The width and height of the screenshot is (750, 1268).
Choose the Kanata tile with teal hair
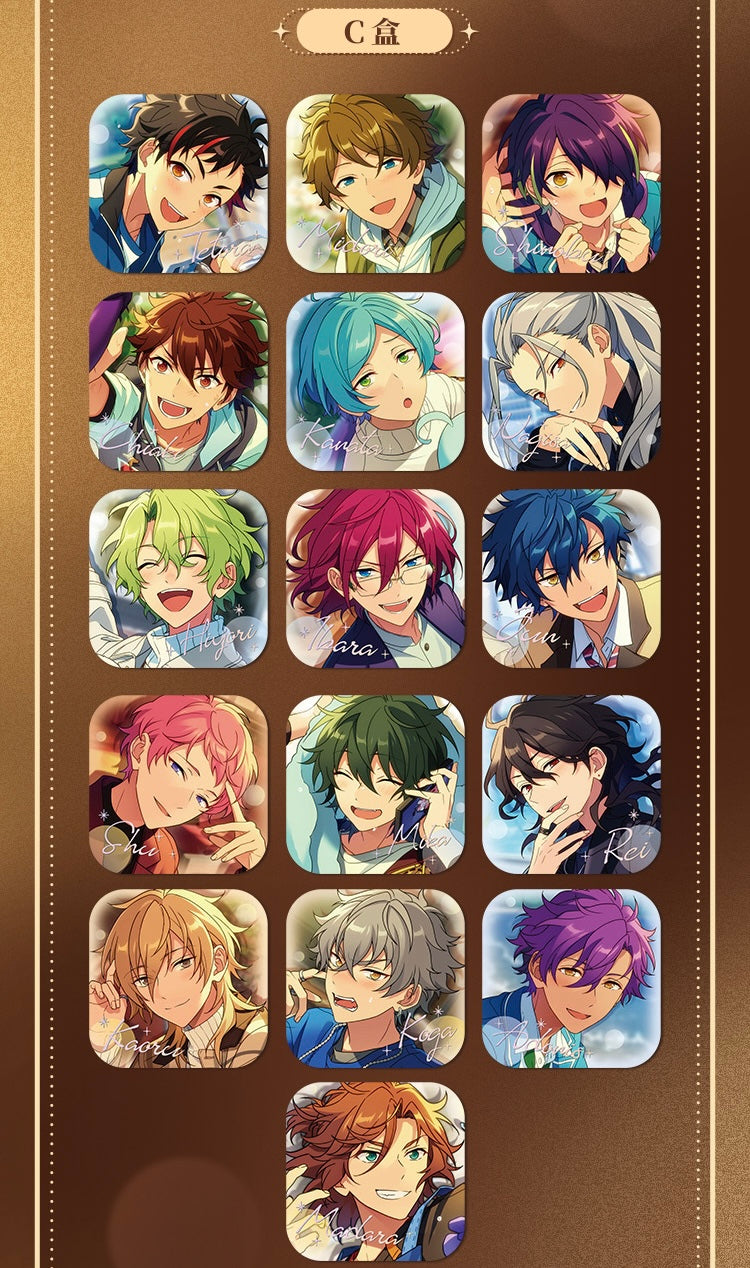coord(375,381)
